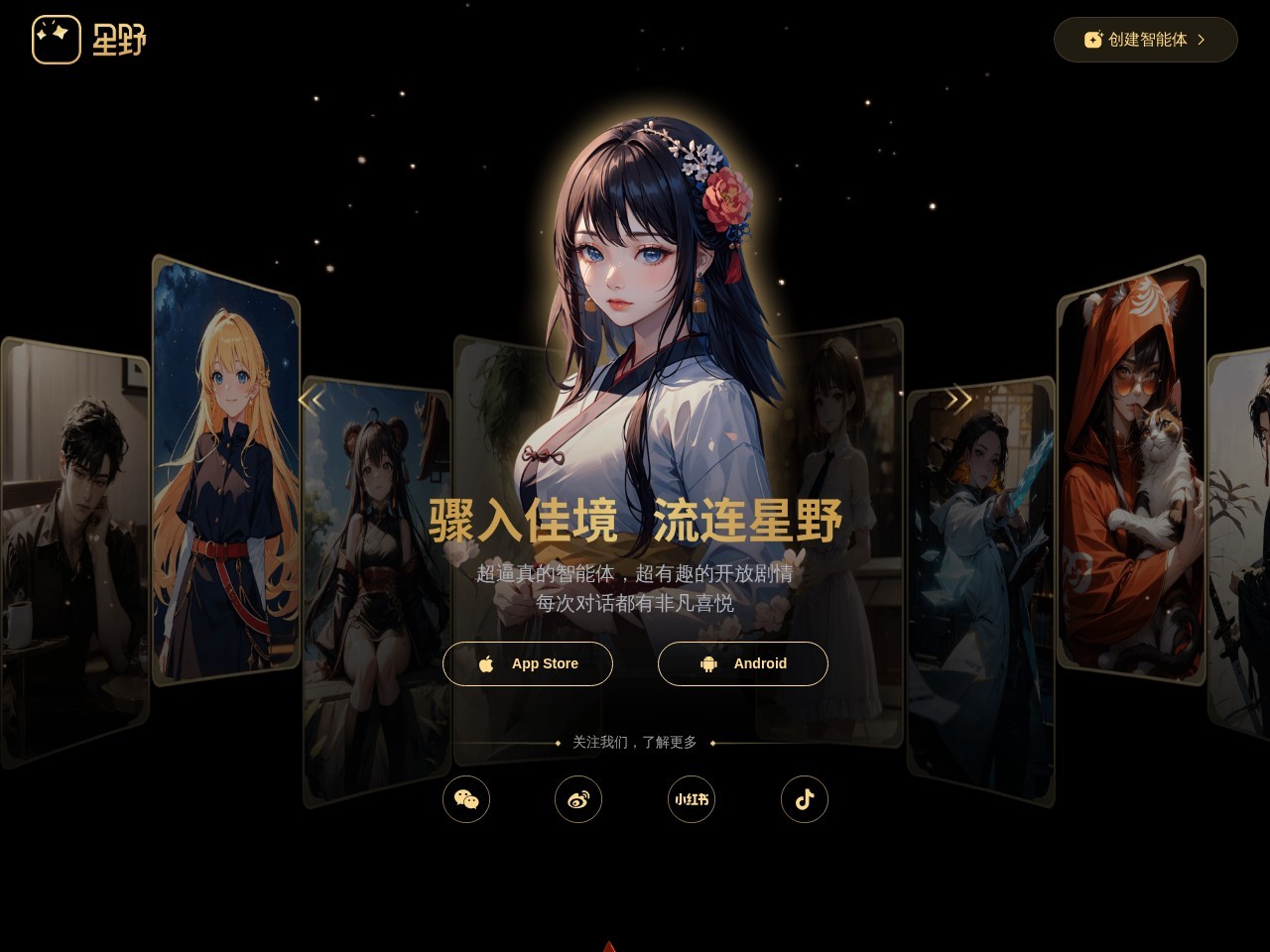Click the right double-arrow carousel control
Image resolution: width=1270 pixels, height=952 pixels.
[958, 399]
